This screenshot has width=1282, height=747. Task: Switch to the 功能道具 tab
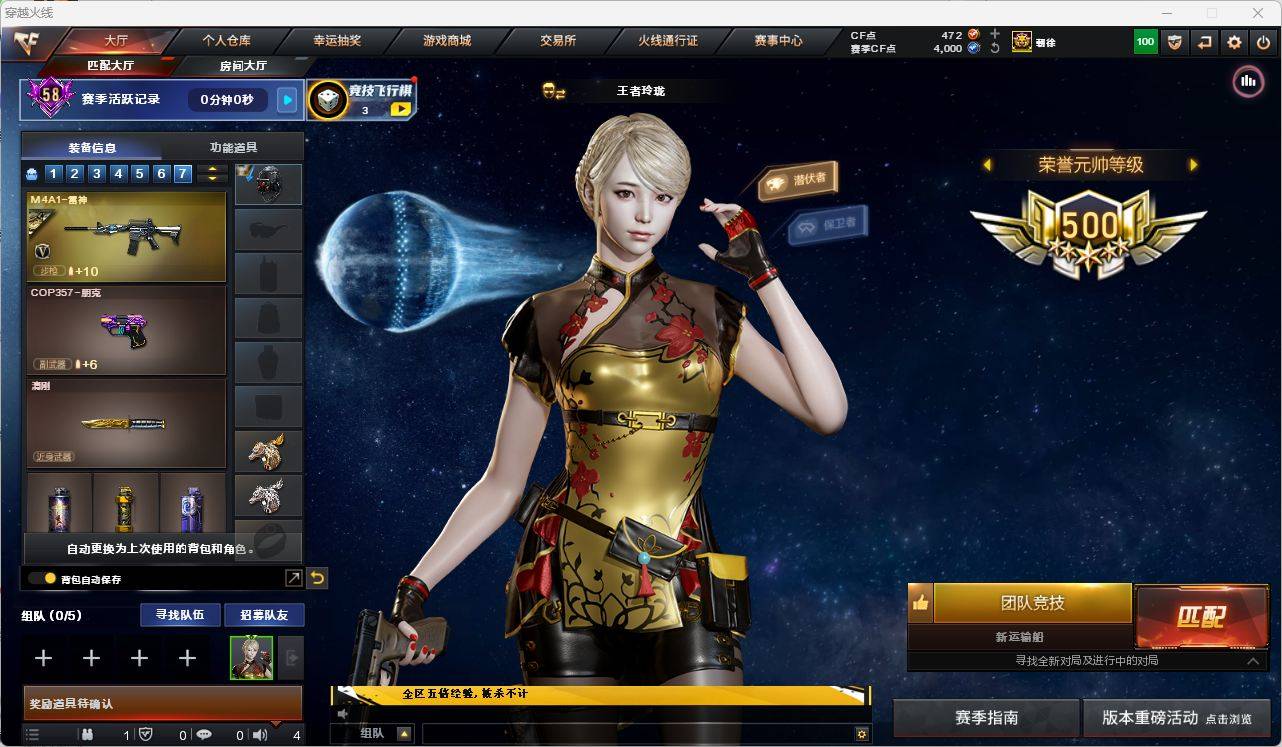click(x=233, y=147)
